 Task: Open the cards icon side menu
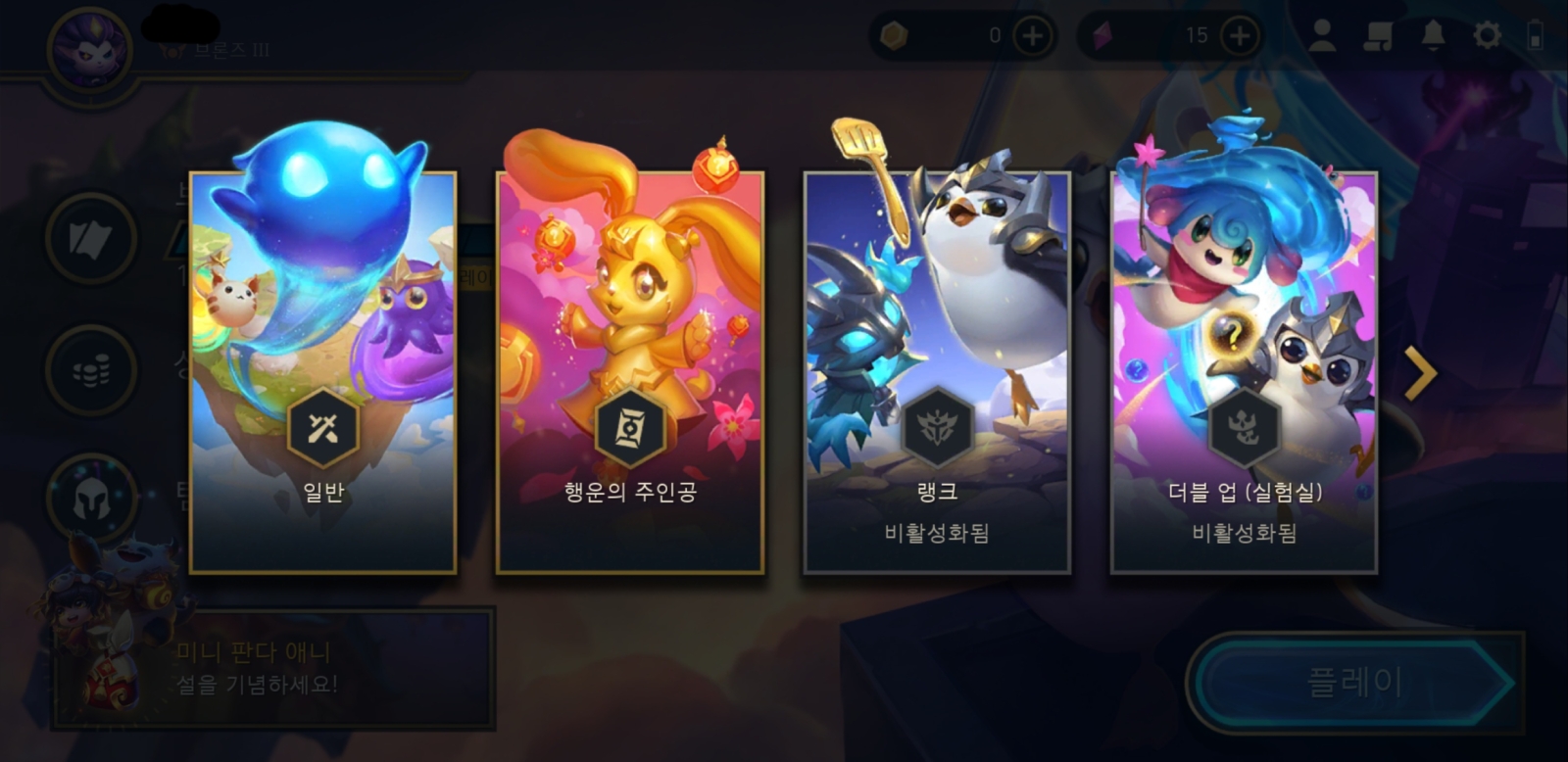[91, 239]
